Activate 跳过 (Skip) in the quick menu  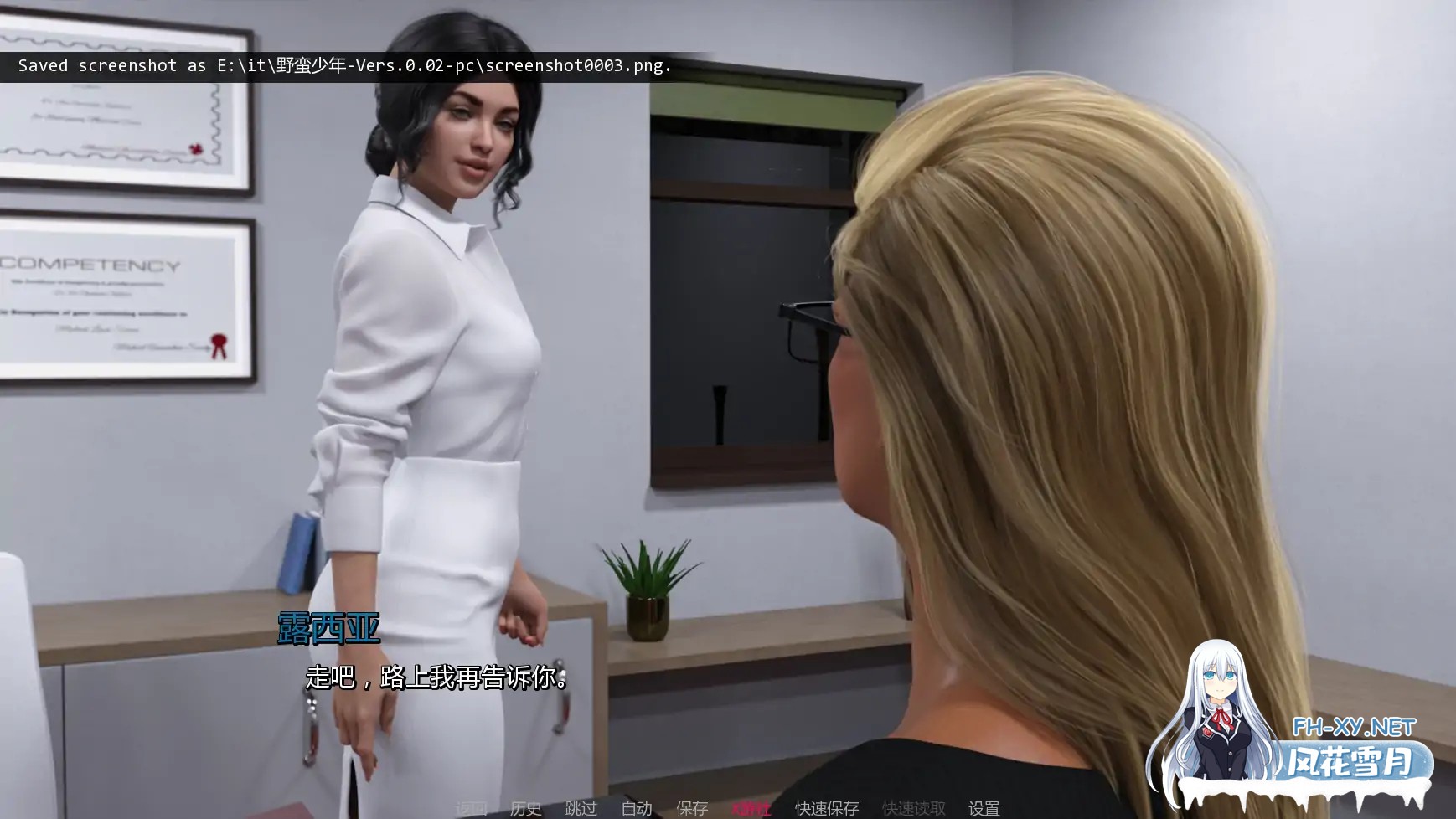coord(581,808)
